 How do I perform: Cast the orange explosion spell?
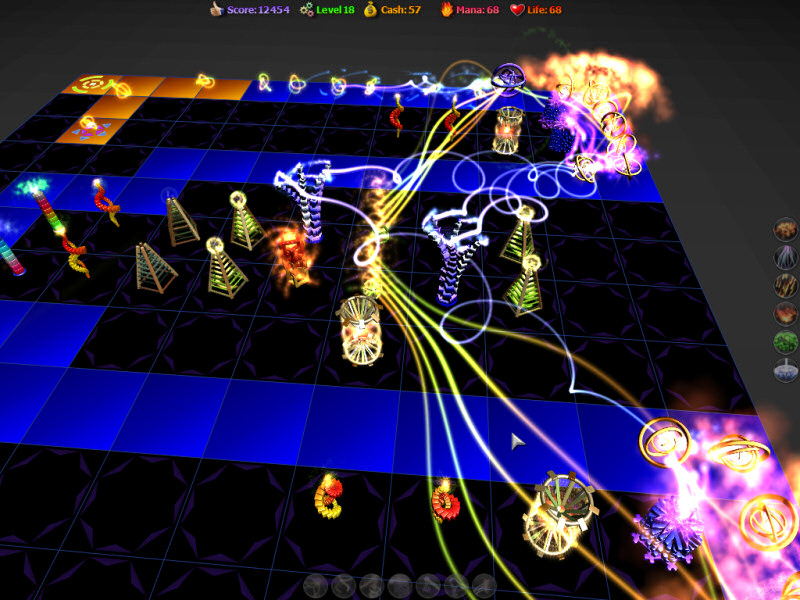(786, 231)
